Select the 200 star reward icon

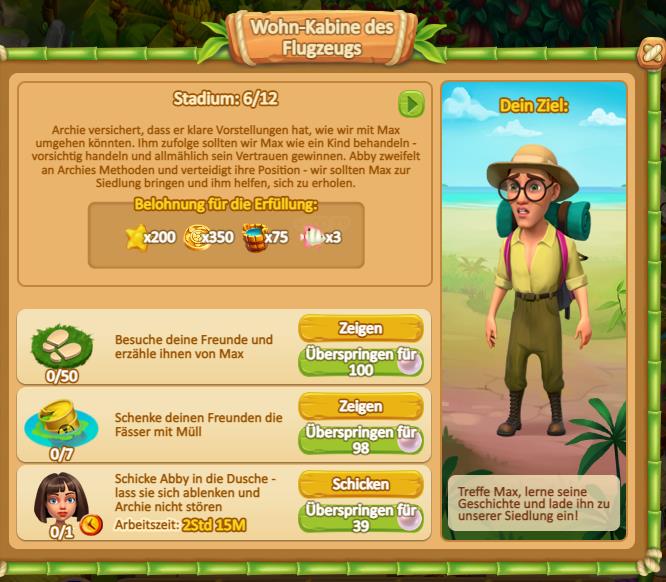[x=137, y=238]
